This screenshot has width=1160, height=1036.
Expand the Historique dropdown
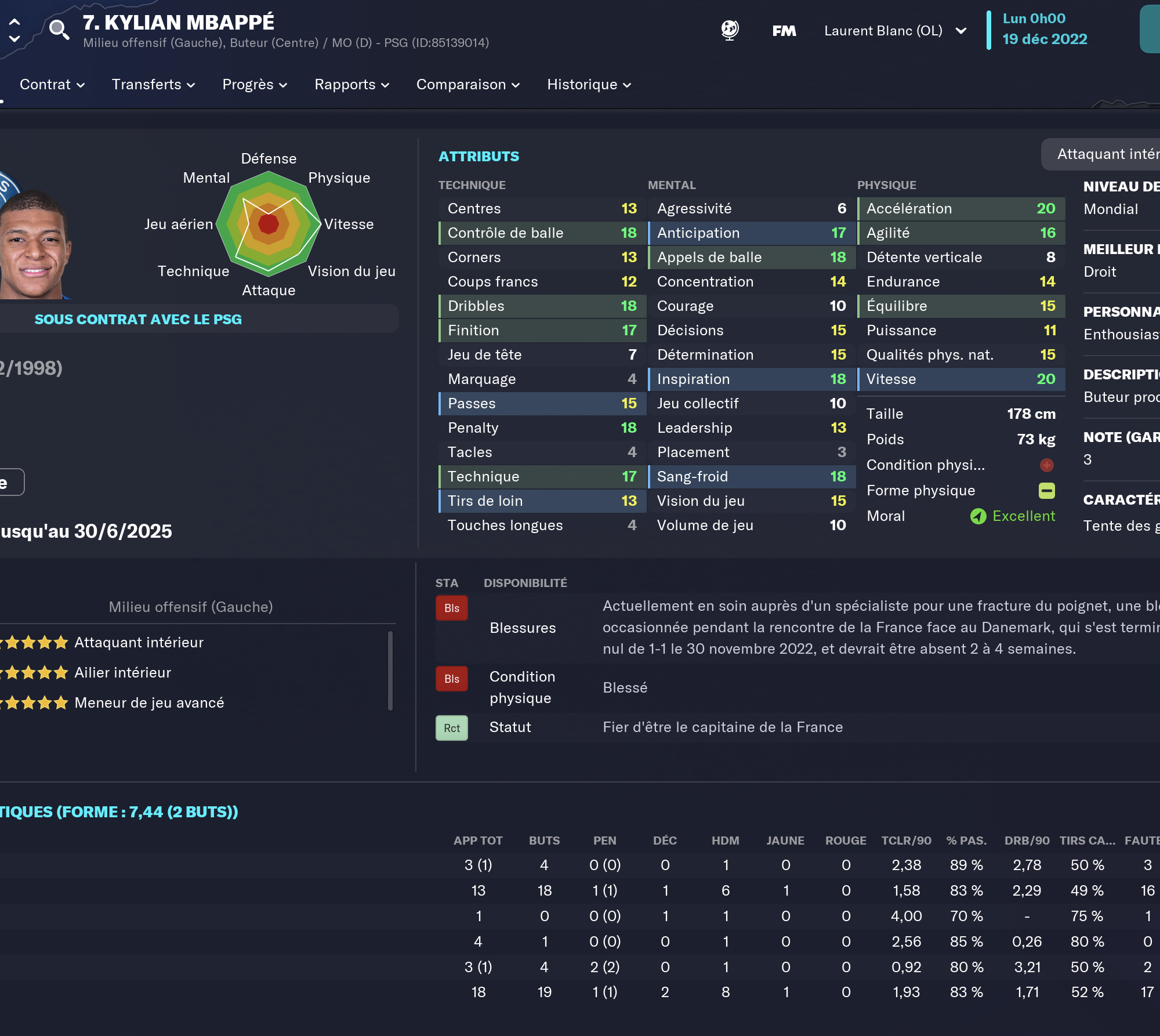pyautogui.click(x=588, y=85)
